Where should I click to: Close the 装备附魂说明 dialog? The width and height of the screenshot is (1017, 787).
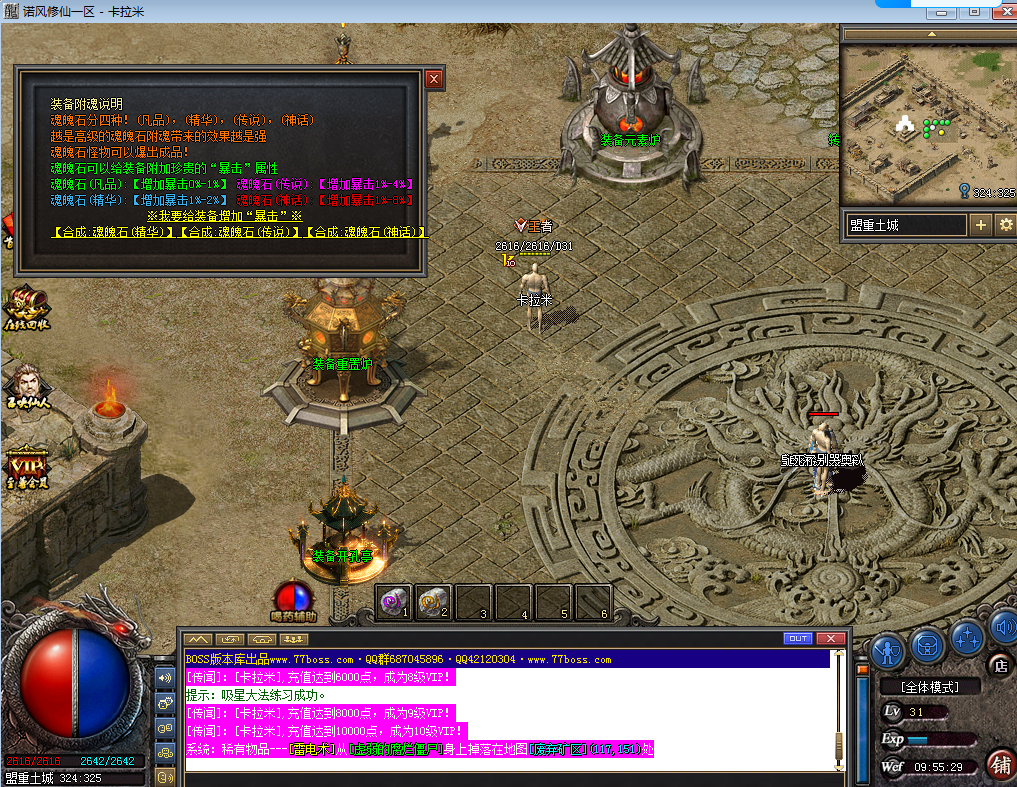(434, 79)
